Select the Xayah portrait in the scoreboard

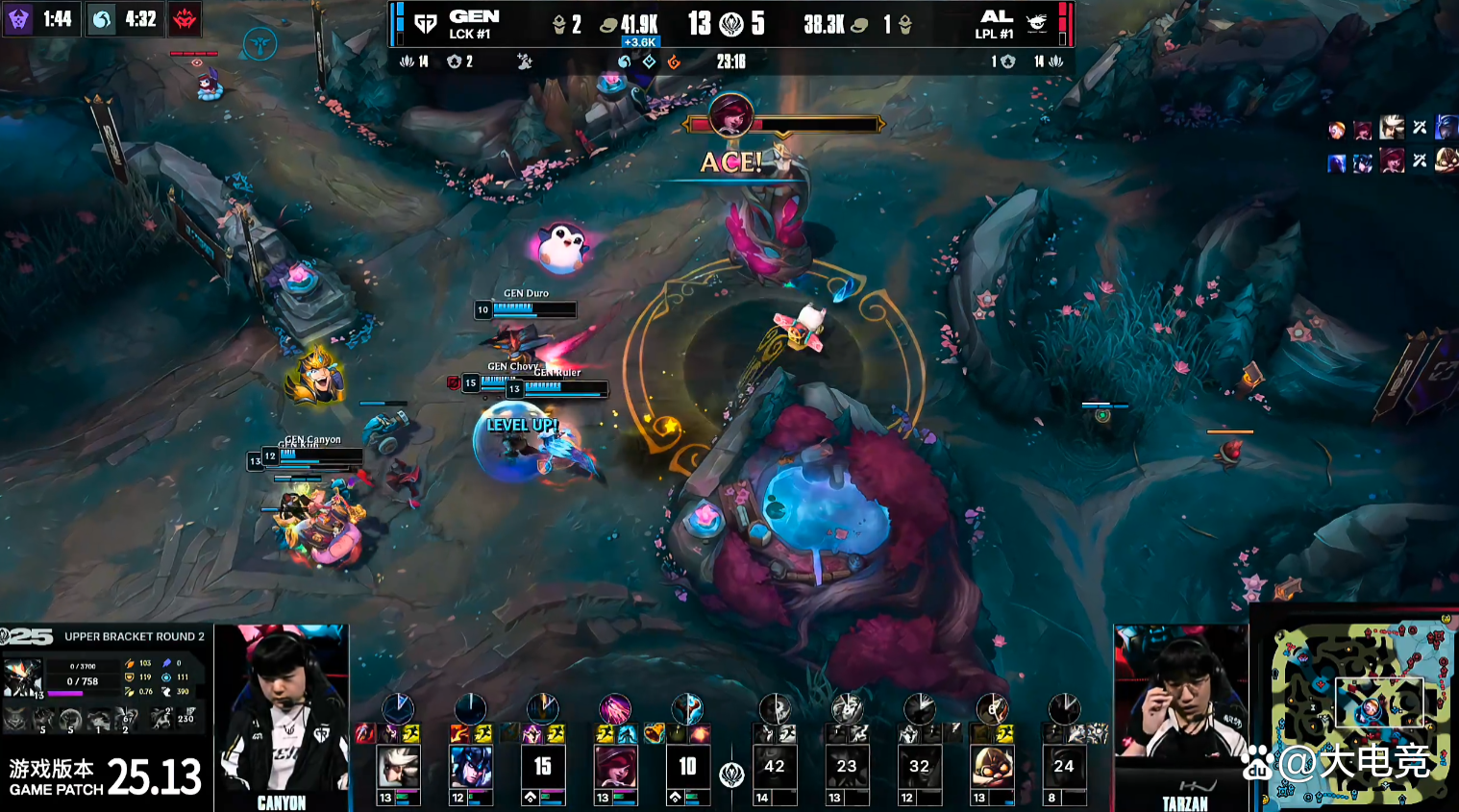tap(615, 767)
